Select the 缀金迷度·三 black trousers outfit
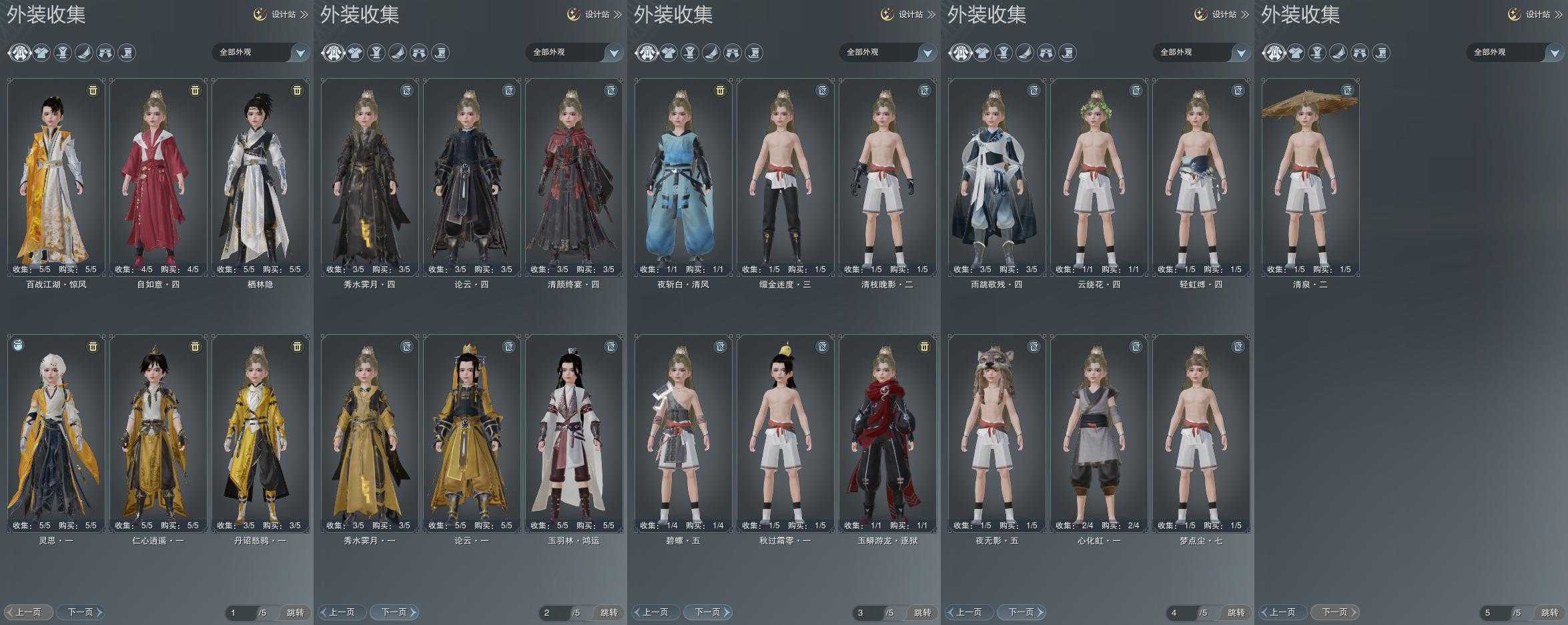The image size is (1568, 625). (x=785, y=177)
